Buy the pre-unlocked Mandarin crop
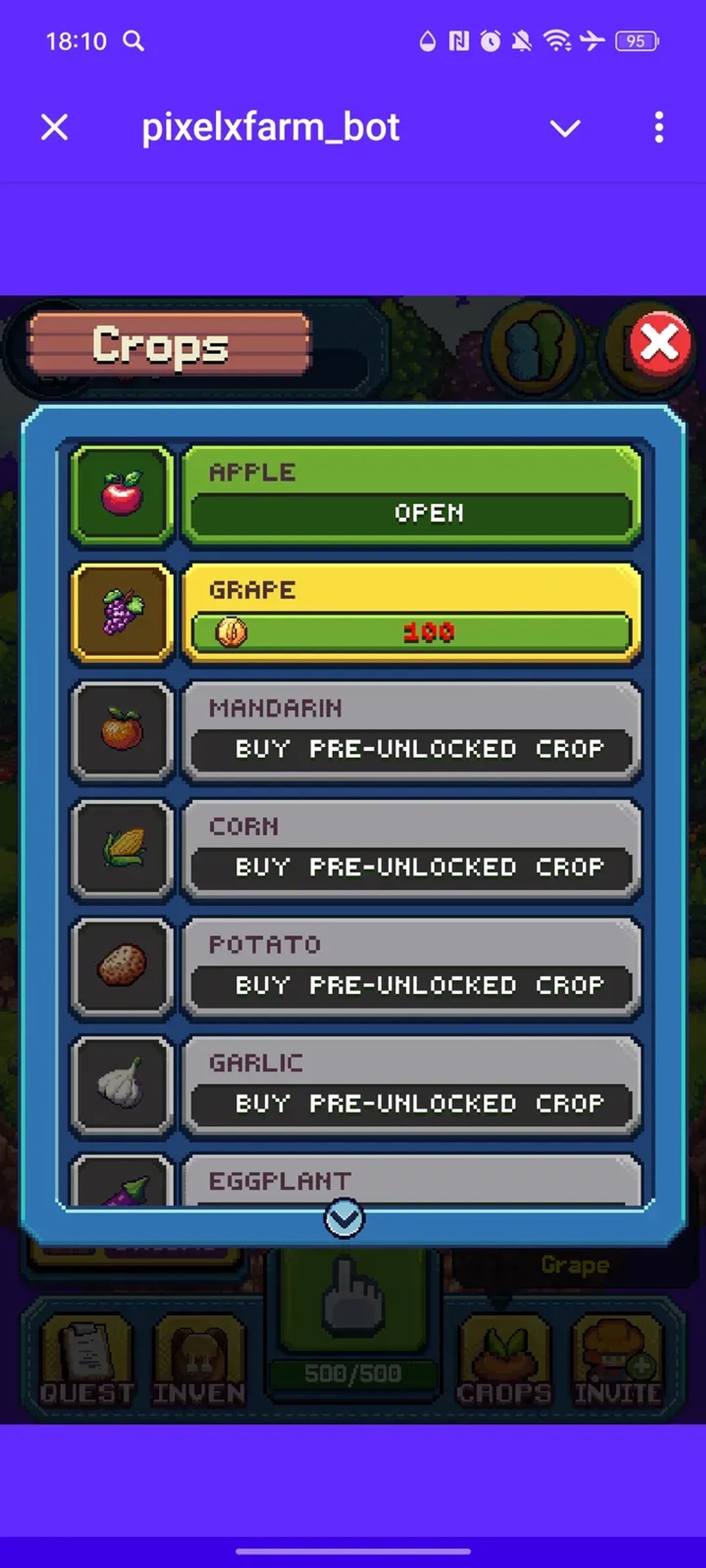Viewport: 706px width, 1568px height. point(412,748)
